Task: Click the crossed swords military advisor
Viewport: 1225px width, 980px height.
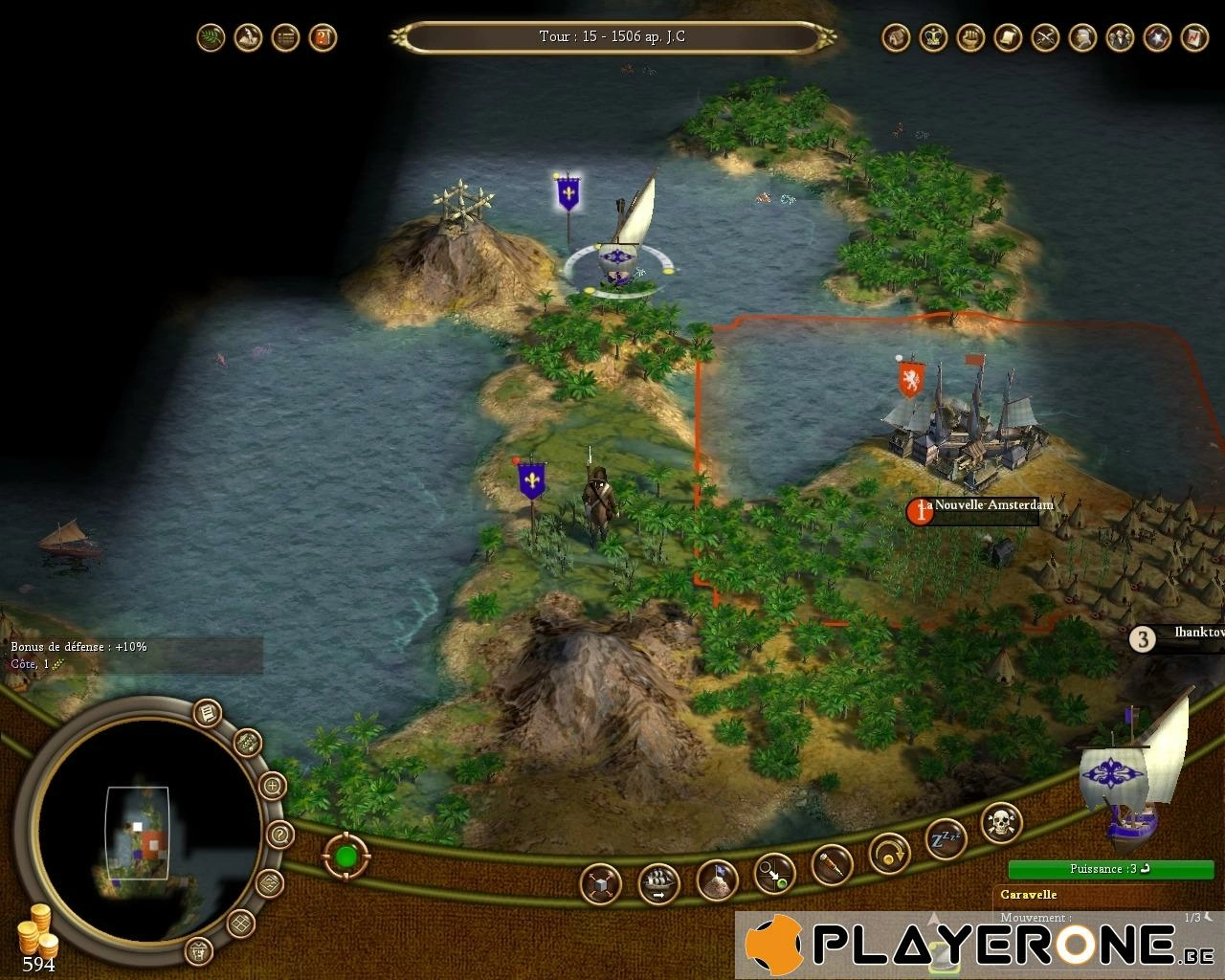Action: click(x=1045, y=38)
